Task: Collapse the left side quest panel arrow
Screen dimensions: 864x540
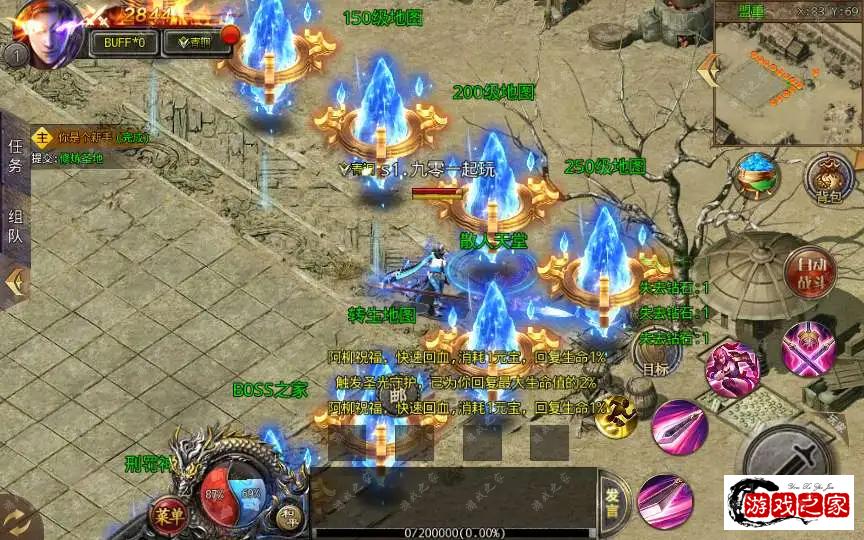Action: click(x=14, y=282)
